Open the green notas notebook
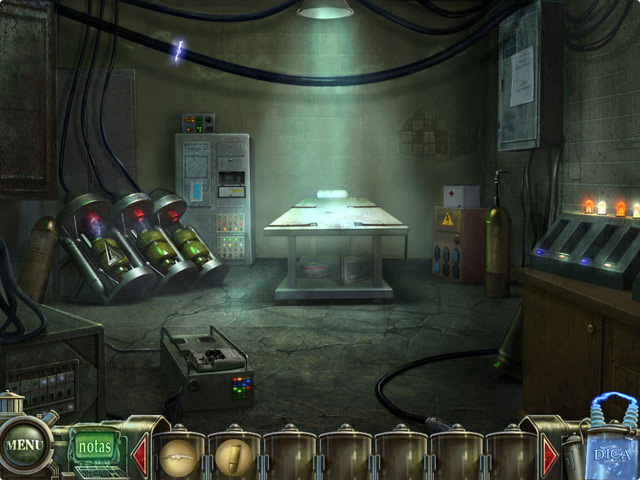Screen dimensions: 640x480 coord(94,446)
